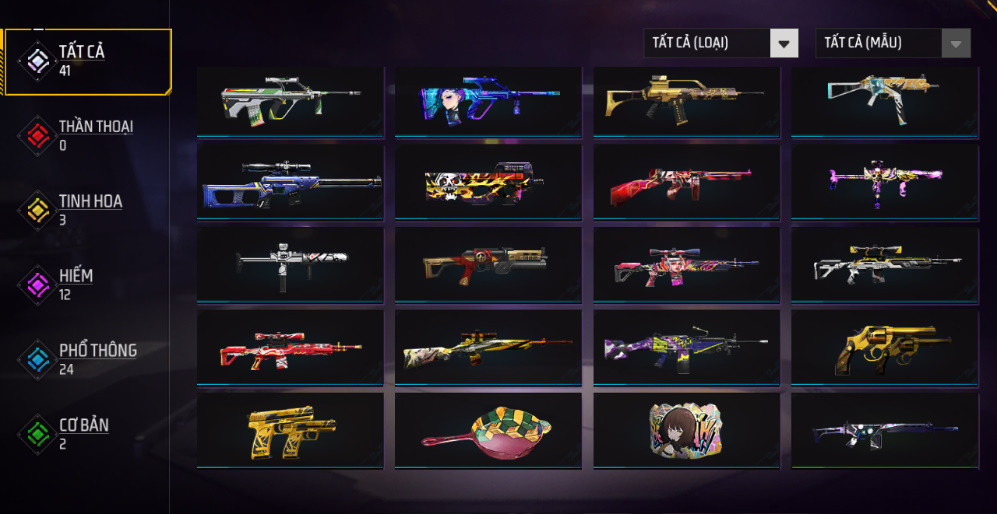
Task: Choose the dual yellow pistols skin
Action: point(290,429)
